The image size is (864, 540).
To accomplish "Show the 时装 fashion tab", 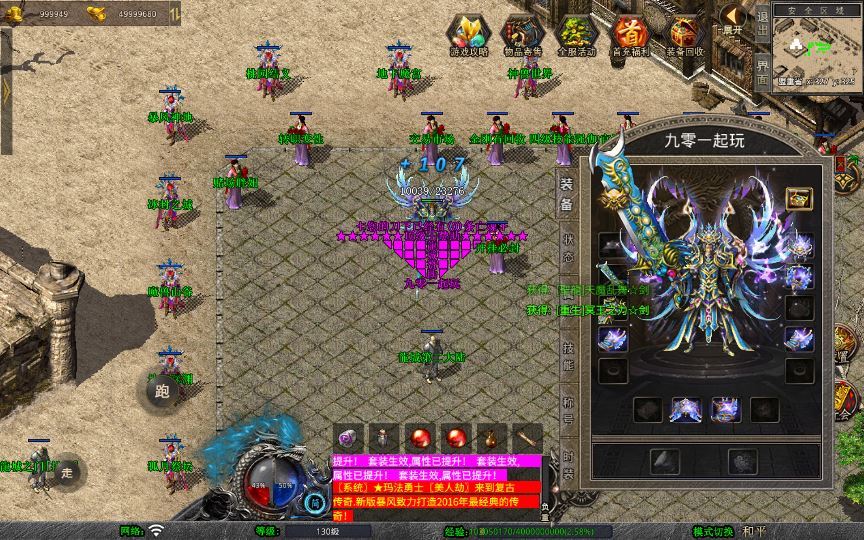I will (566, 462).
